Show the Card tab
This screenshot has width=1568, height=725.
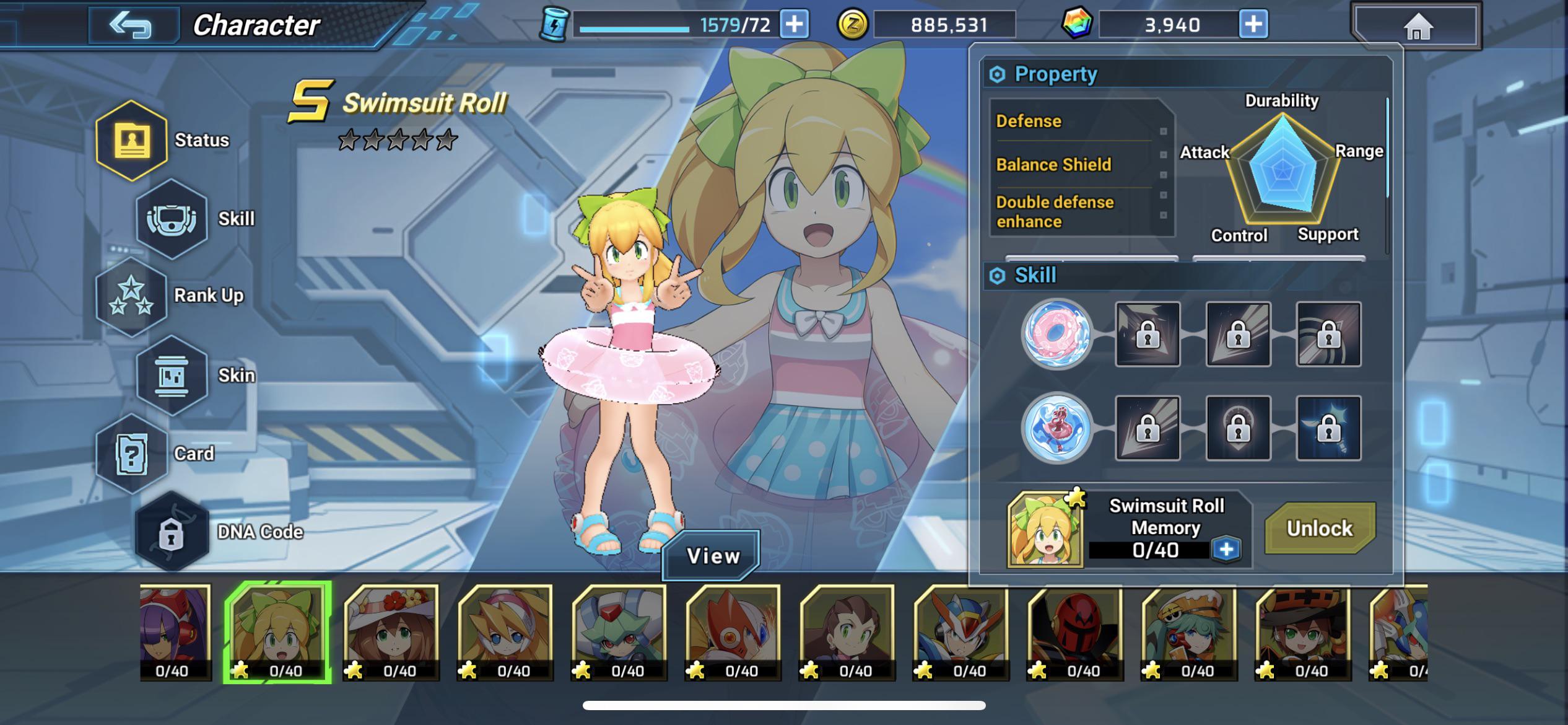tap(132, 454)
